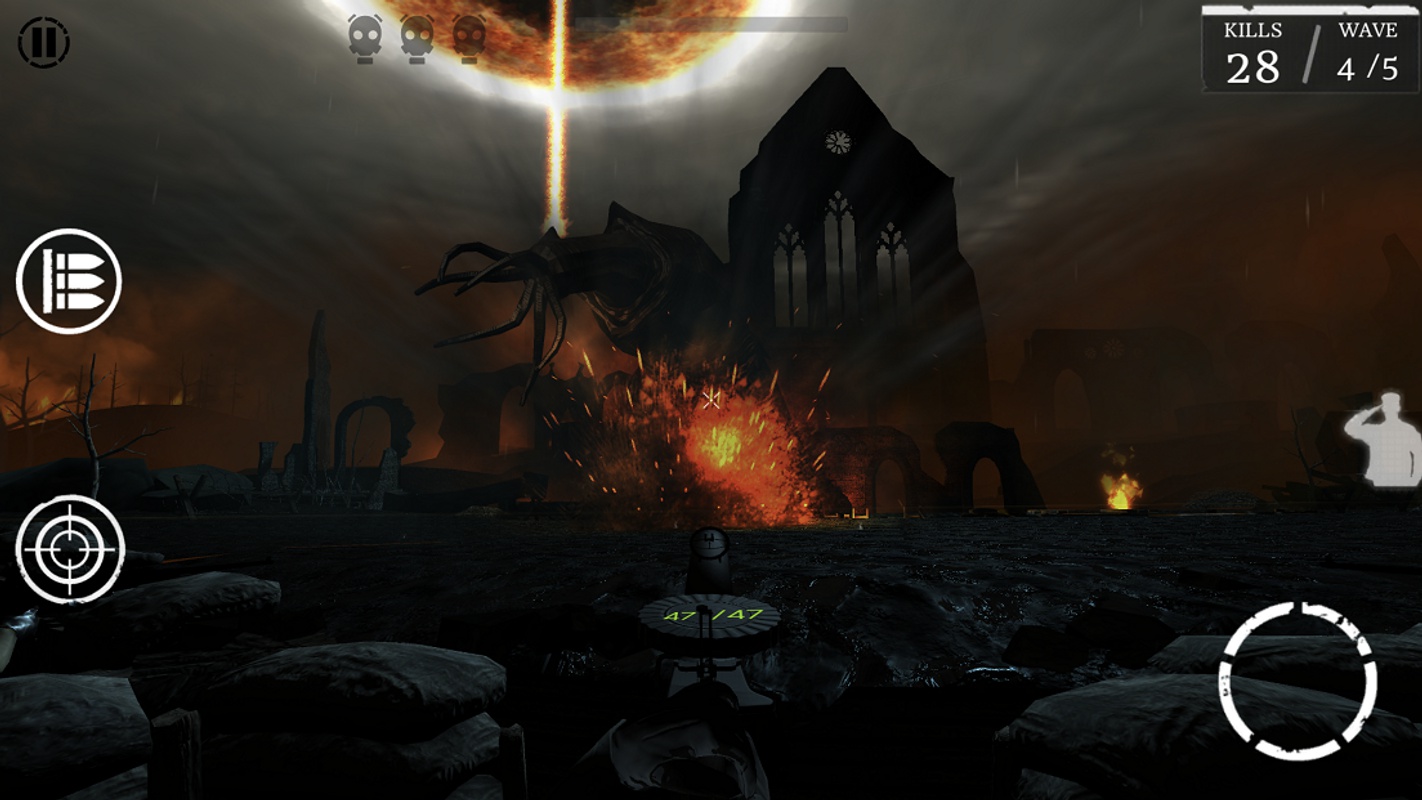Tap the circular fire button
This screenshot has height=800, width=1422.
pyautogui.click(x=1298, y=681)
